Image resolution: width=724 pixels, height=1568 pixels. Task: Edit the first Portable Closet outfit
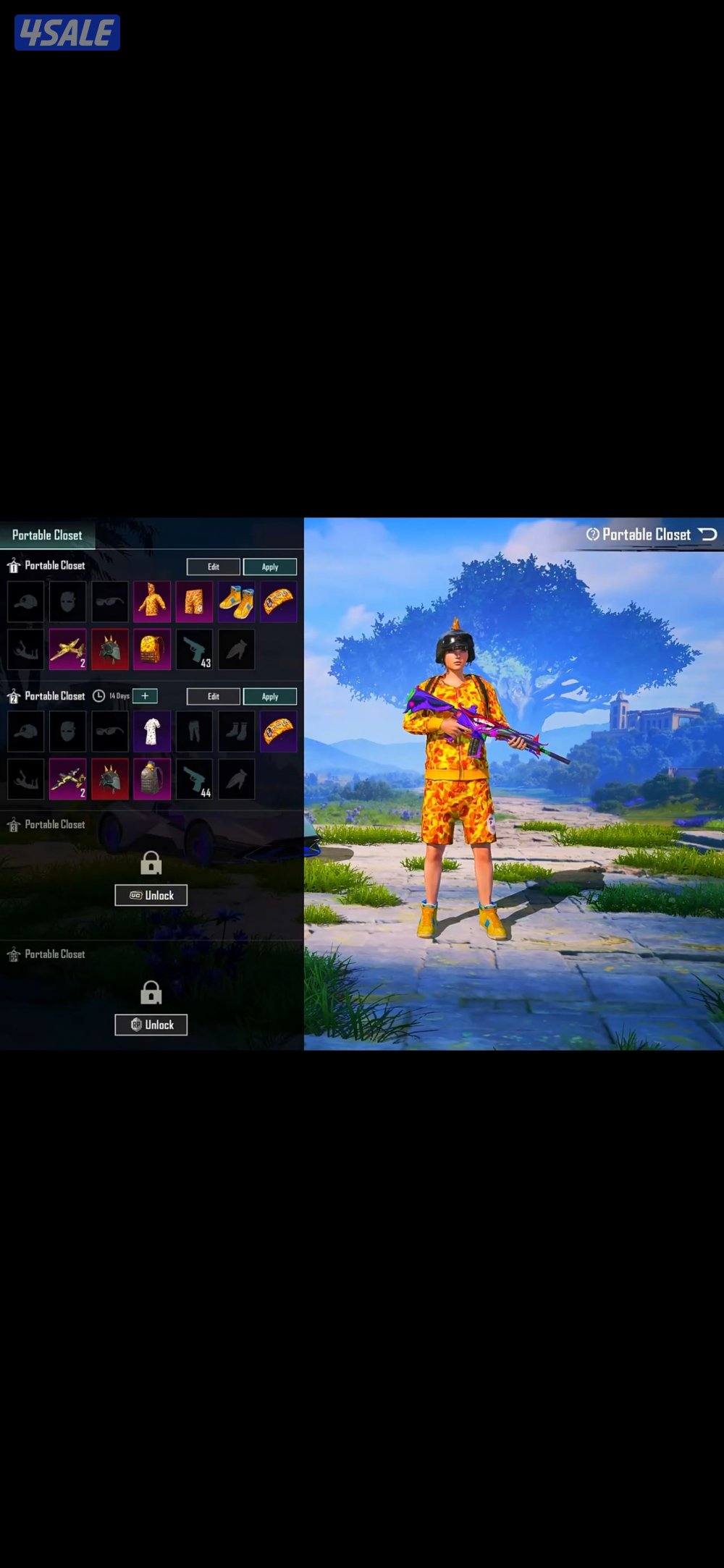point(213,567)
